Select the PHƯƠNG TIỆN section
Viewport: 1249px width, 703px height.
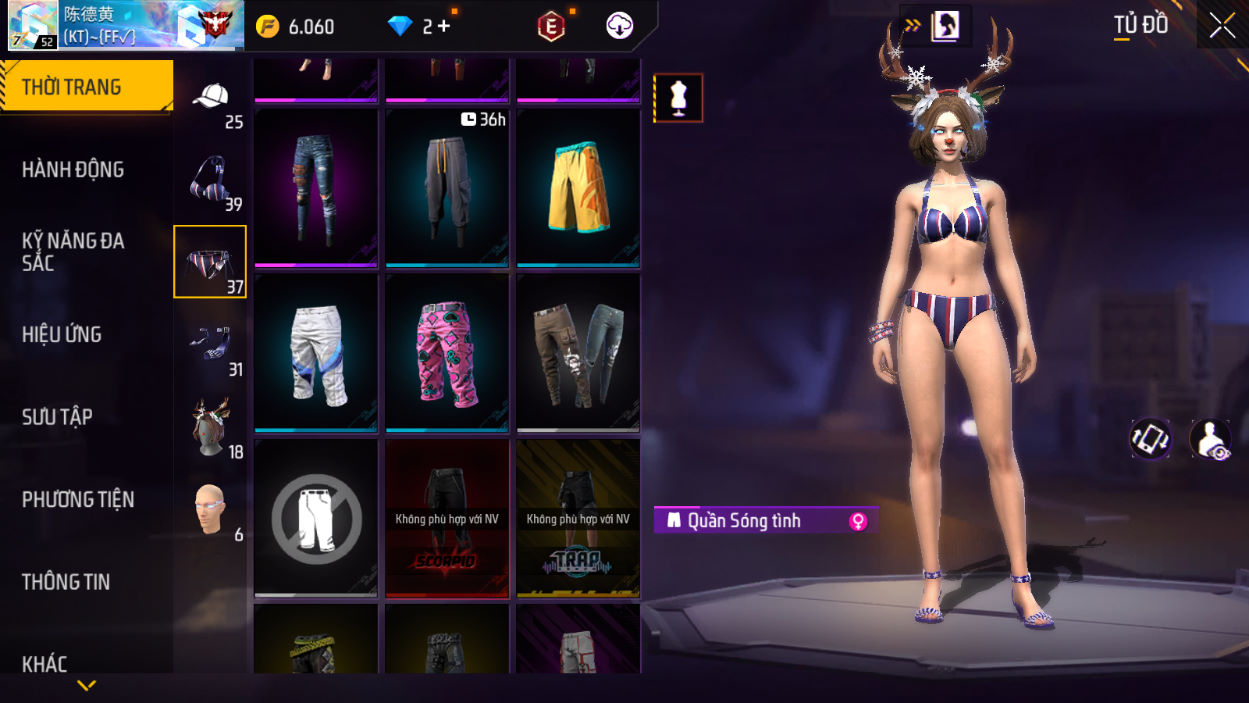click(78, 500)
